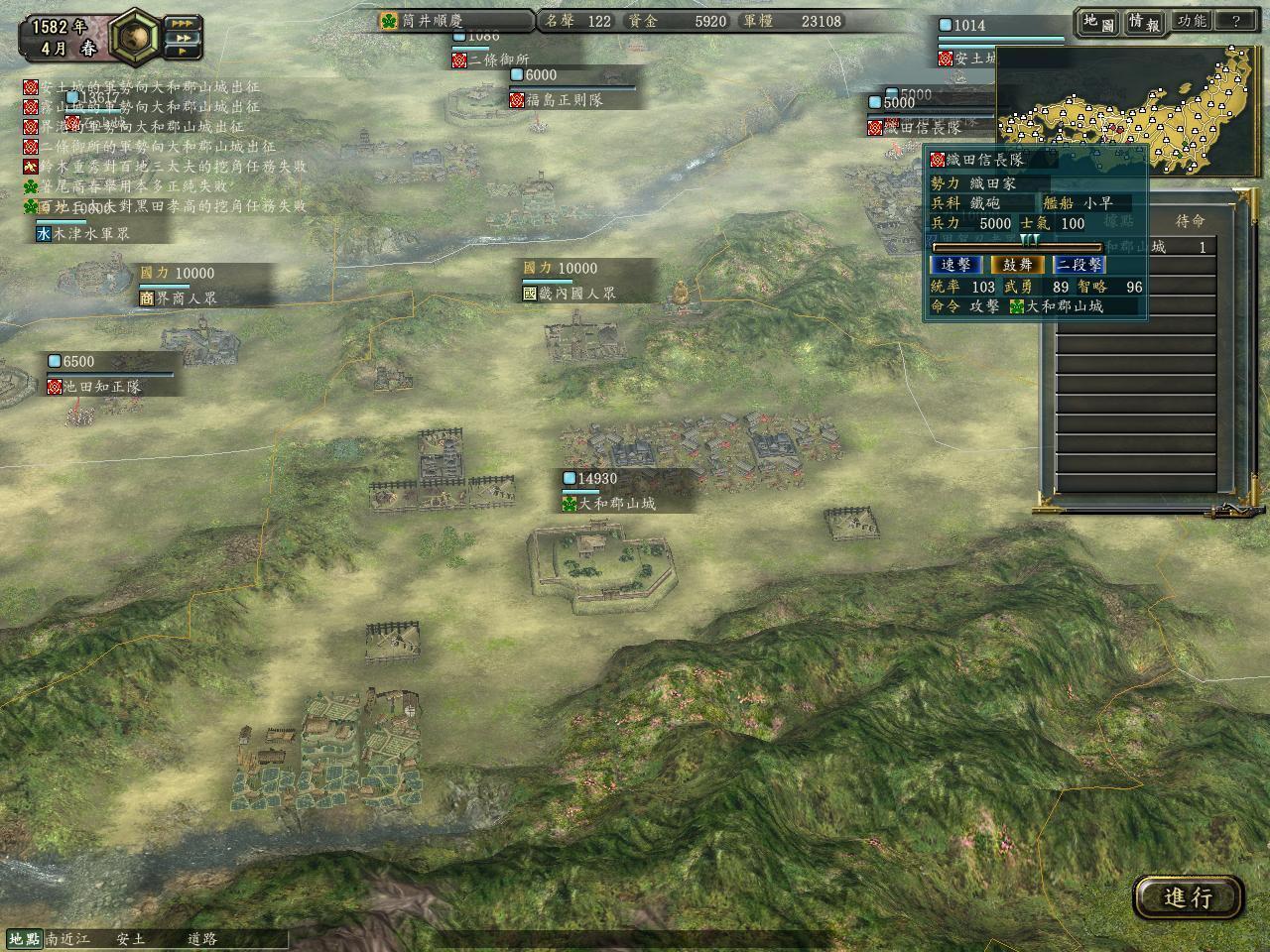This screenshot has width=1270, height=952.
Task: Open the question mark help button
Action: pyautogui.click(x=1236, y=22)
